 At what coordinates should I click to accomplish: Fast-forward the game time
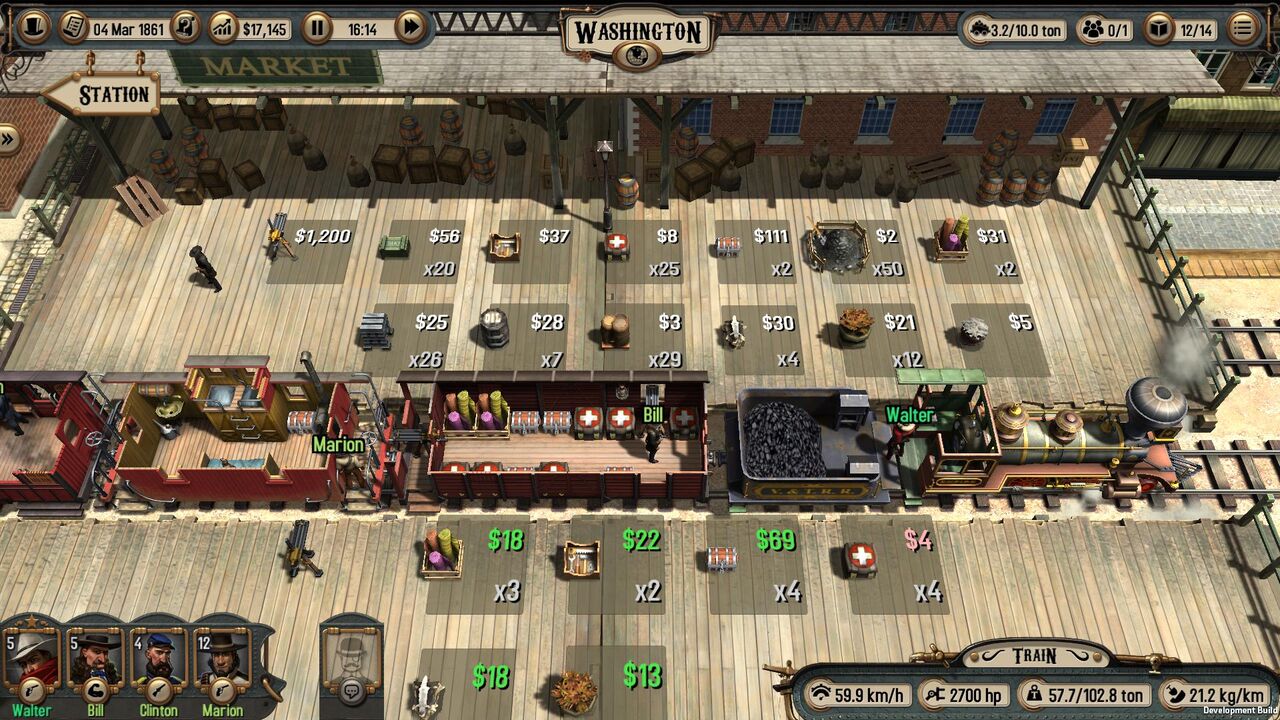(x=410, y=27)
